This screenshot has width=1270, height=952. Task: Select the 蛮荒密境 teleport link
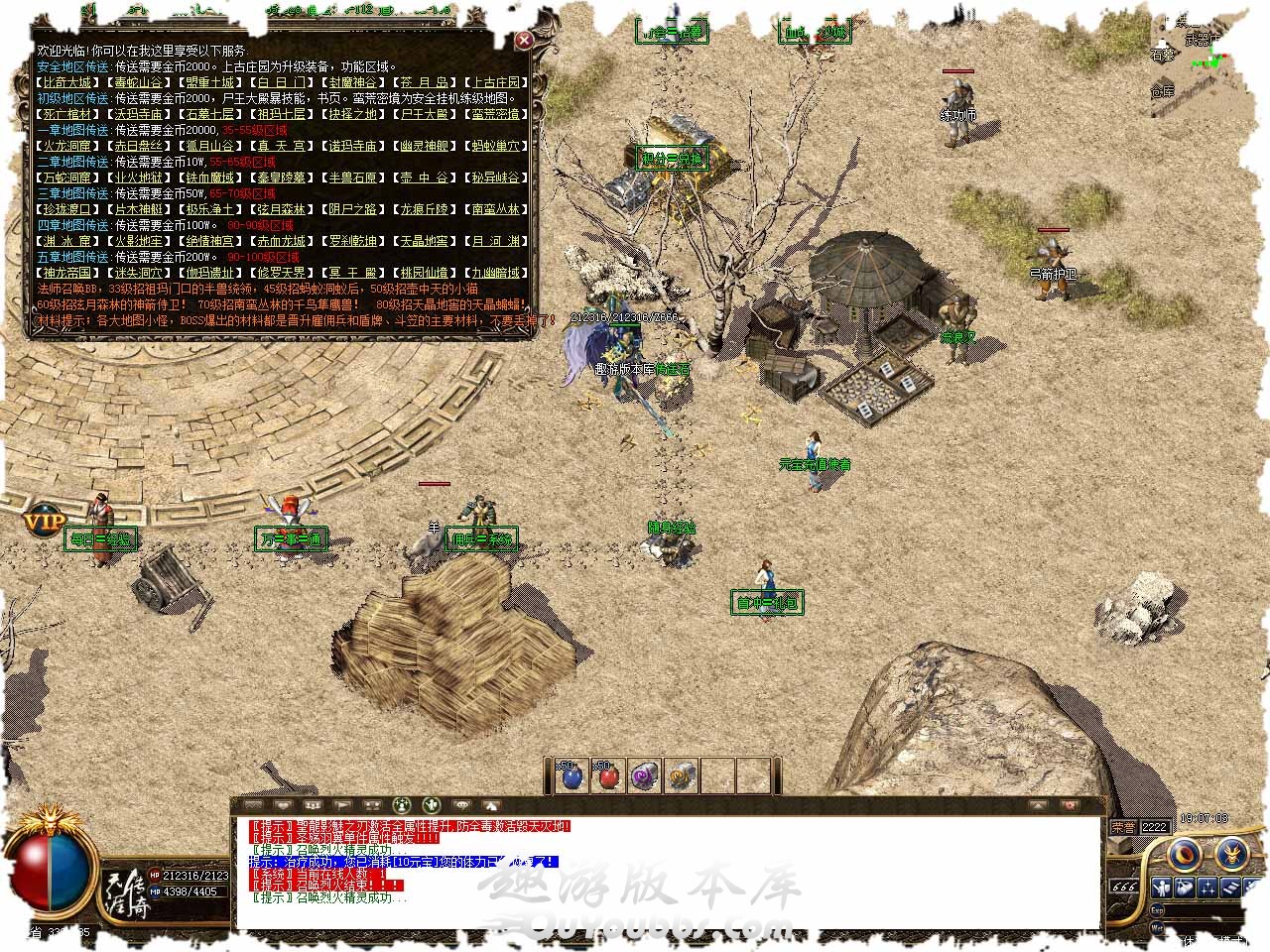click(496, 114)
